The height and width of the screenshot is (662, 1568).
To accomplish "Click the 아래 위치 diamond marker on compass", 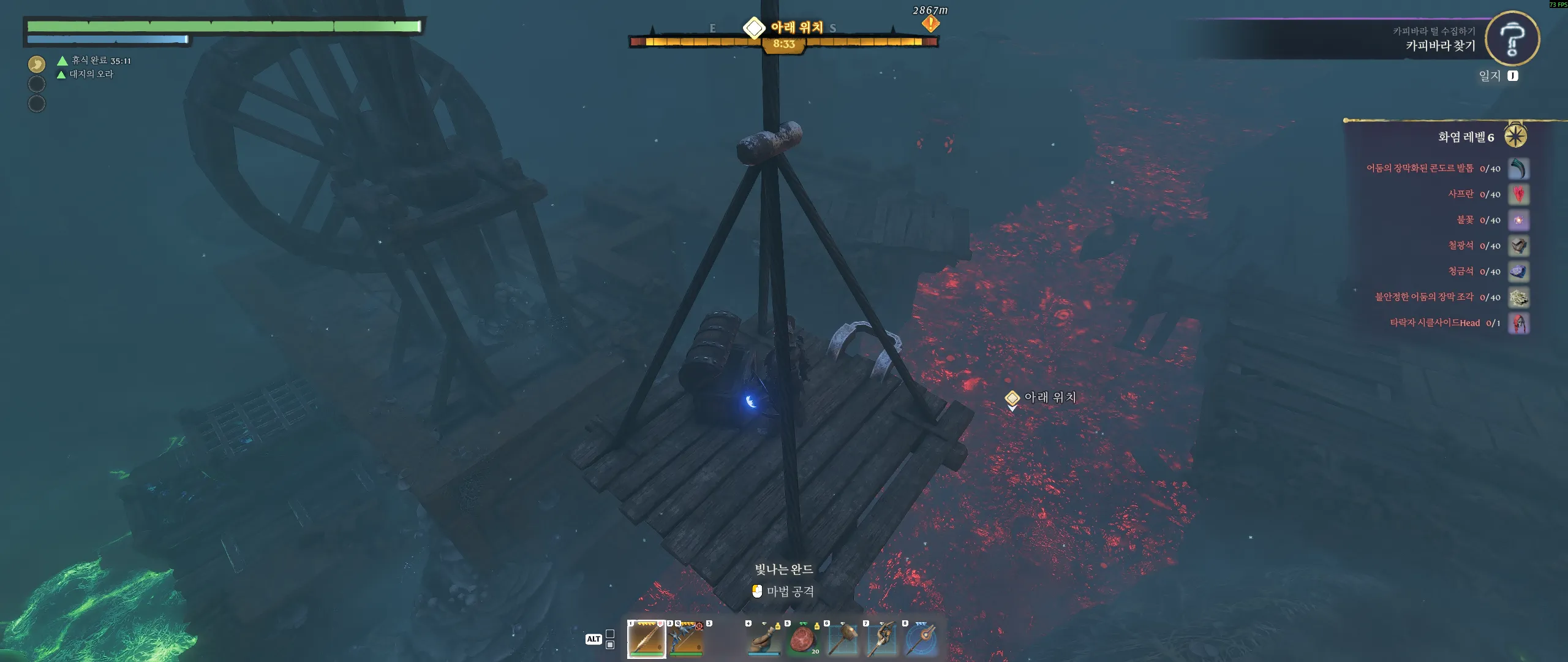I will (754, 28).
